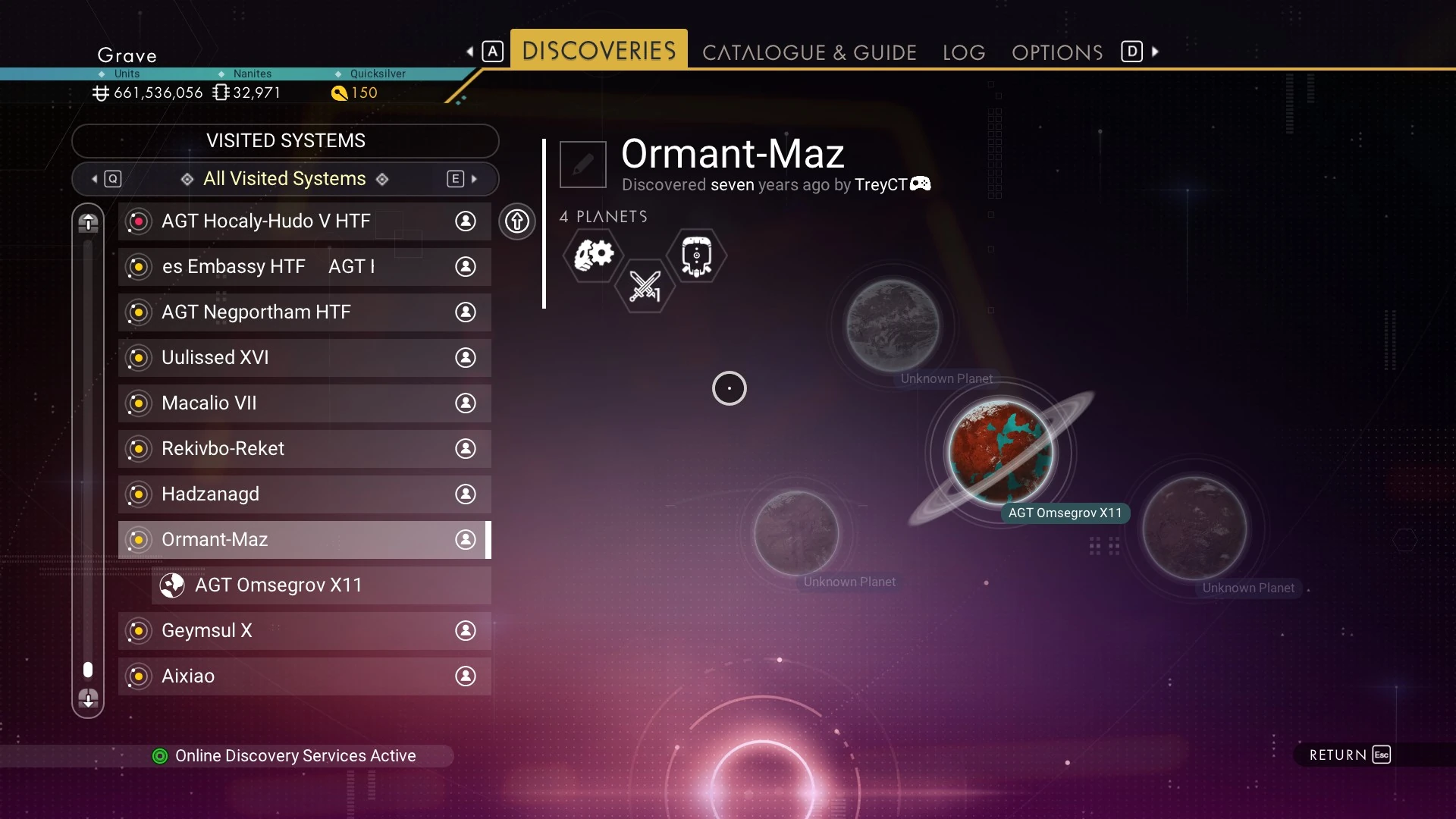Click the upload discoveries arrow button
The image size is (1456, 819).
coord(517,221)
